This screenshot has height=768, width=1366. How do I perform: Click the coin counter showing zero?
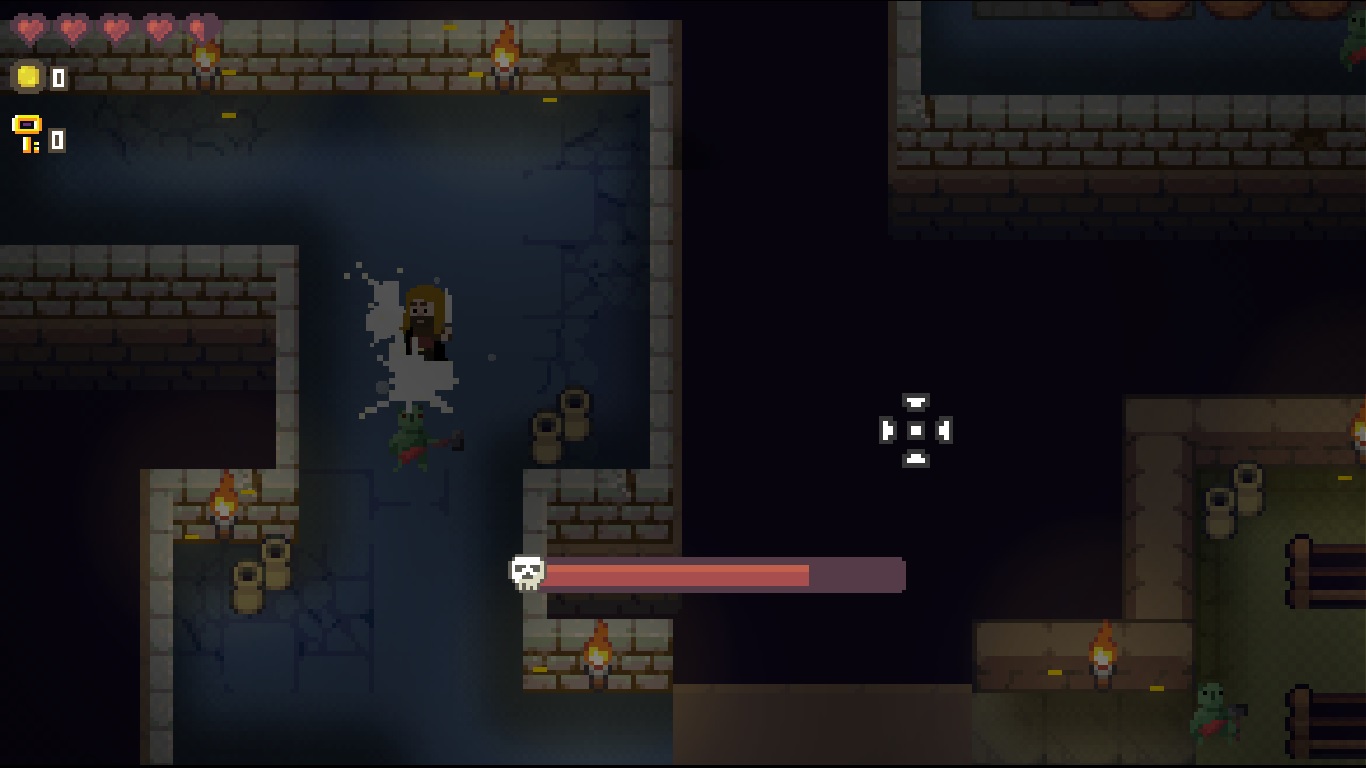click(x=57, y=76)
